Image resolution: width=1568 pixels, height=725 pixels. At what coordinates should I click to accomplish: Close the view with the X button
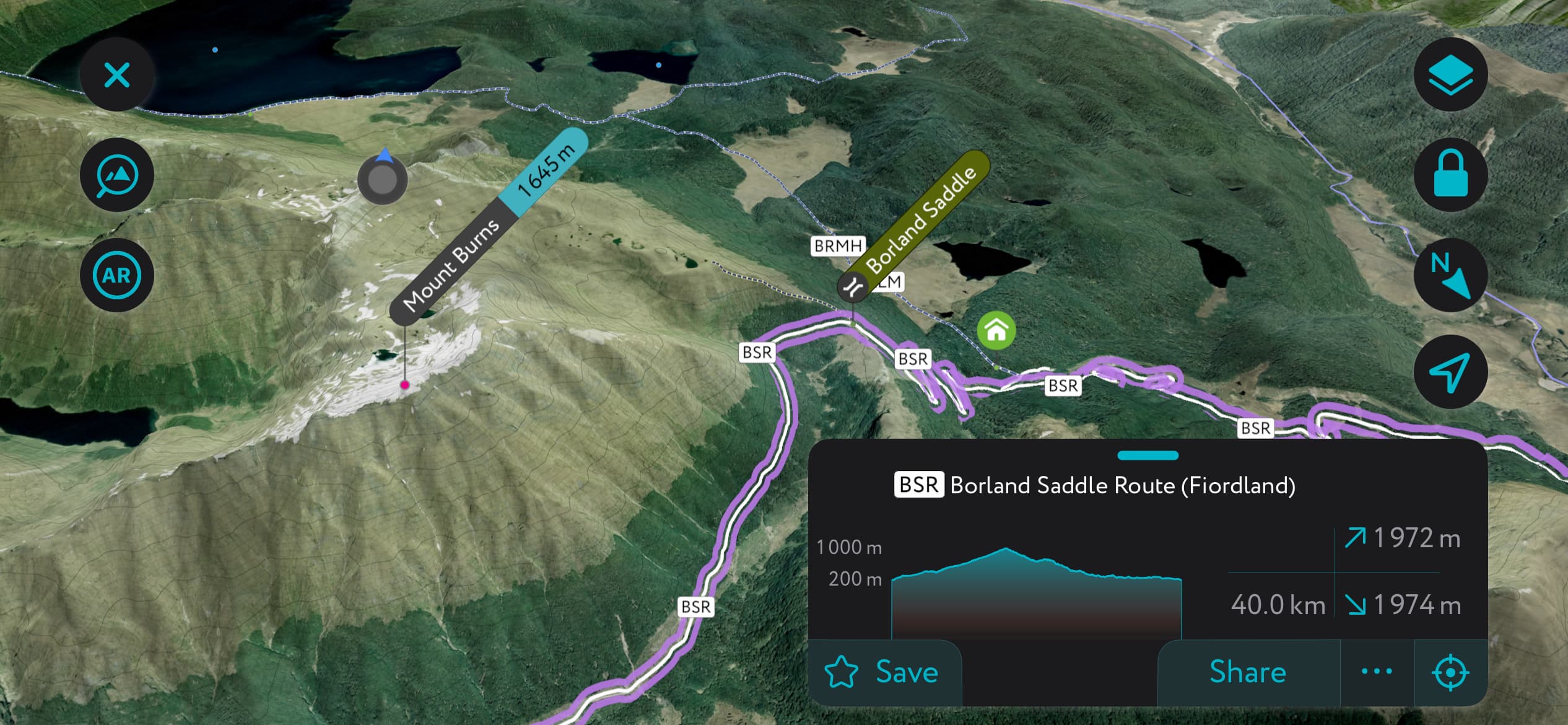116,74
